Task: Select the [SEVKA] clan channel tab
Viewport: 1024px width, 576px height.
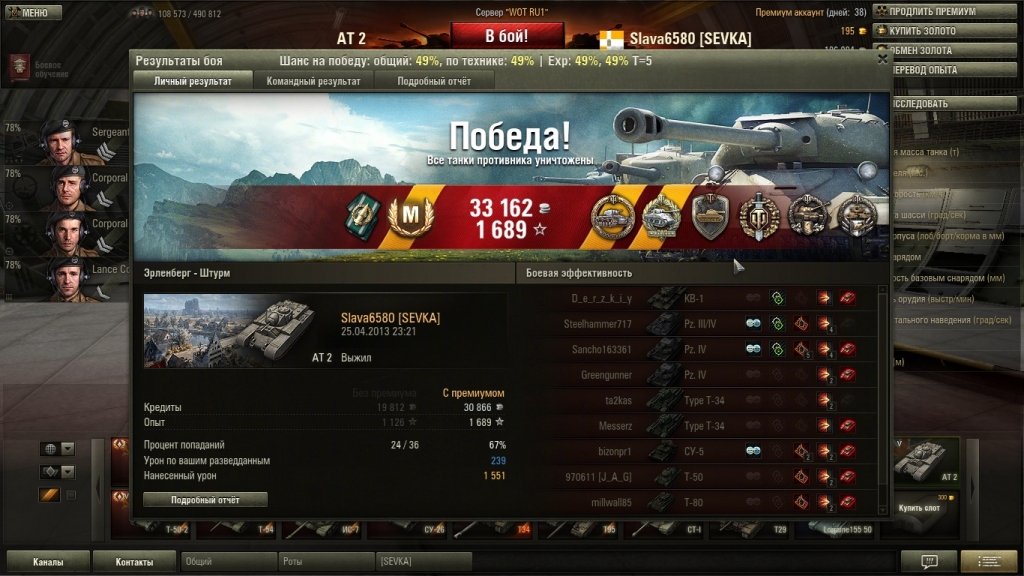Action: [423, 562]
